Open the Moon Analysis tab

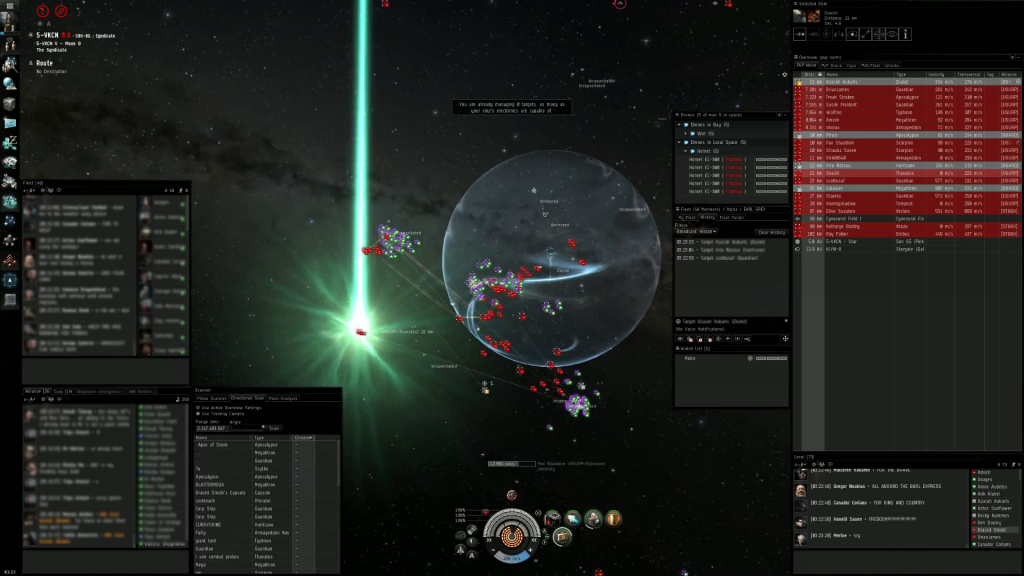pos(283,398)
